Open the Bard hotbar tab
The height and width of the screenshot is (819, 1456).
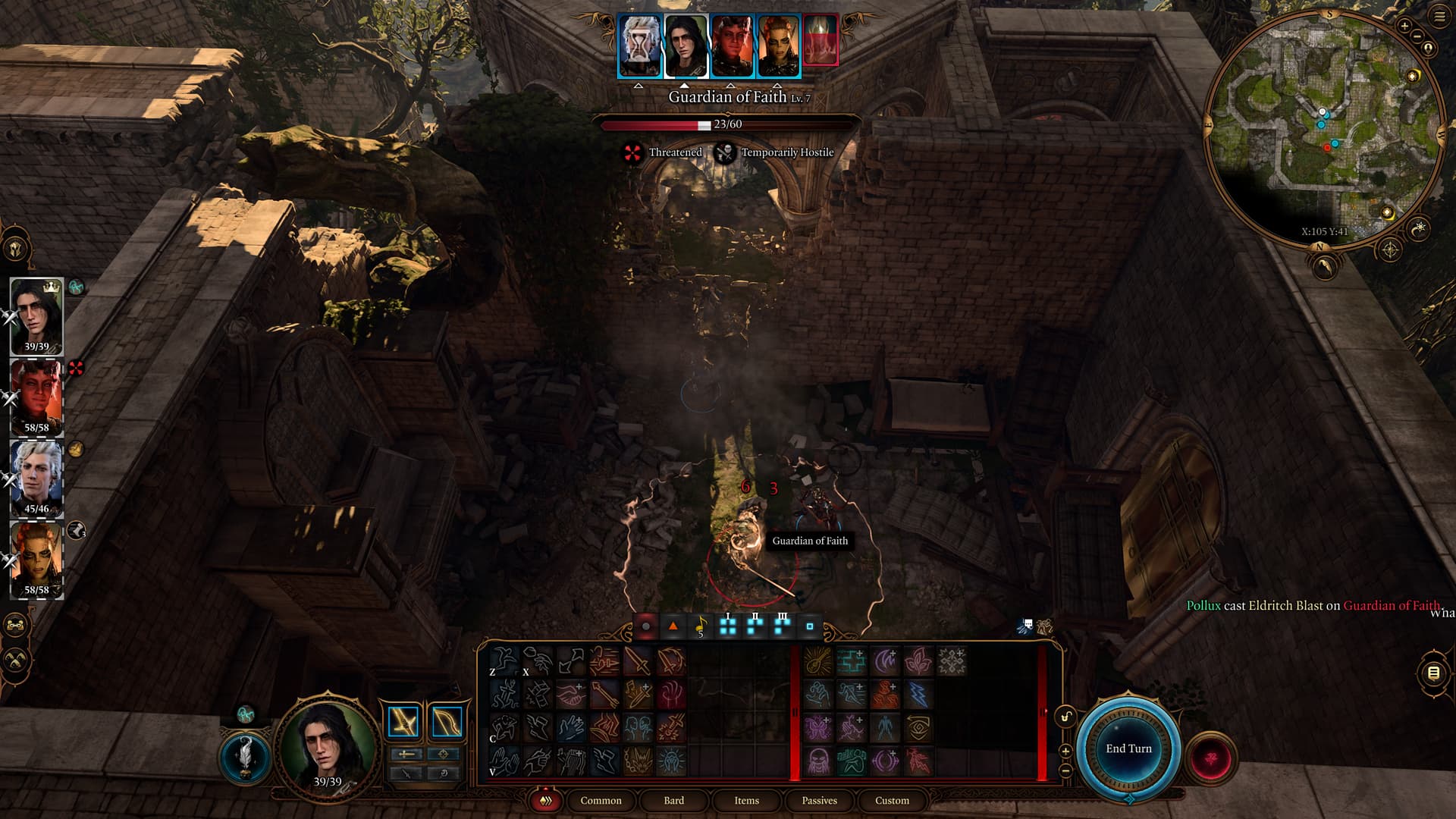click(x=673, y=800)
